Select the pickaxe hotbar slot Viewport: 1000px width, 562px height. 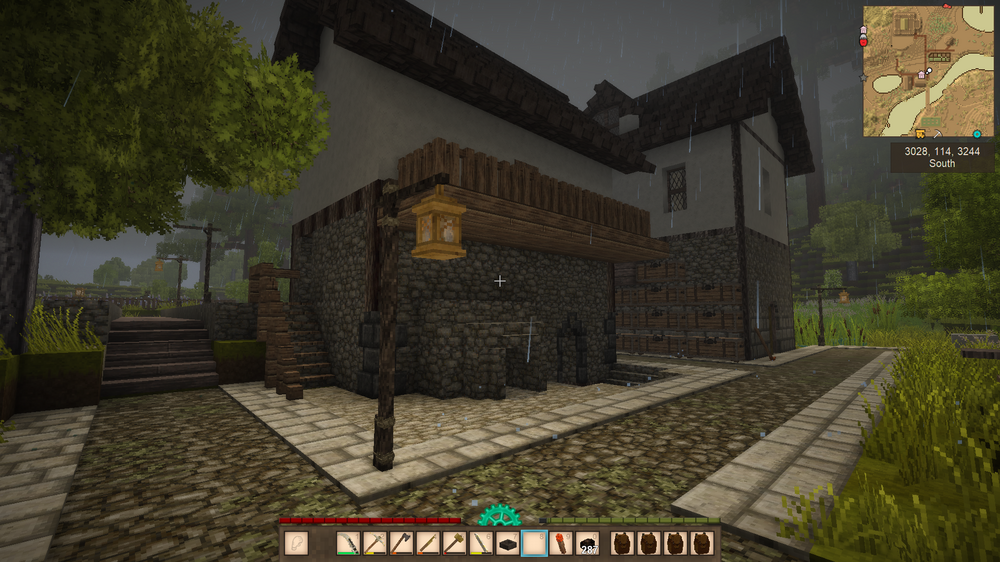[375, 544]
